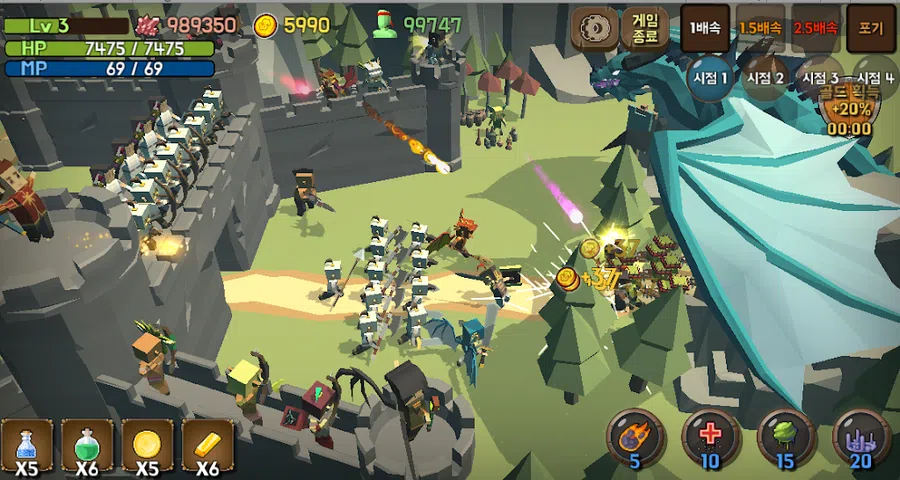Screen dimensions: 900x480
Task: Use the green potion item slot
Action: pyautogui.click(x=87, y=445)
